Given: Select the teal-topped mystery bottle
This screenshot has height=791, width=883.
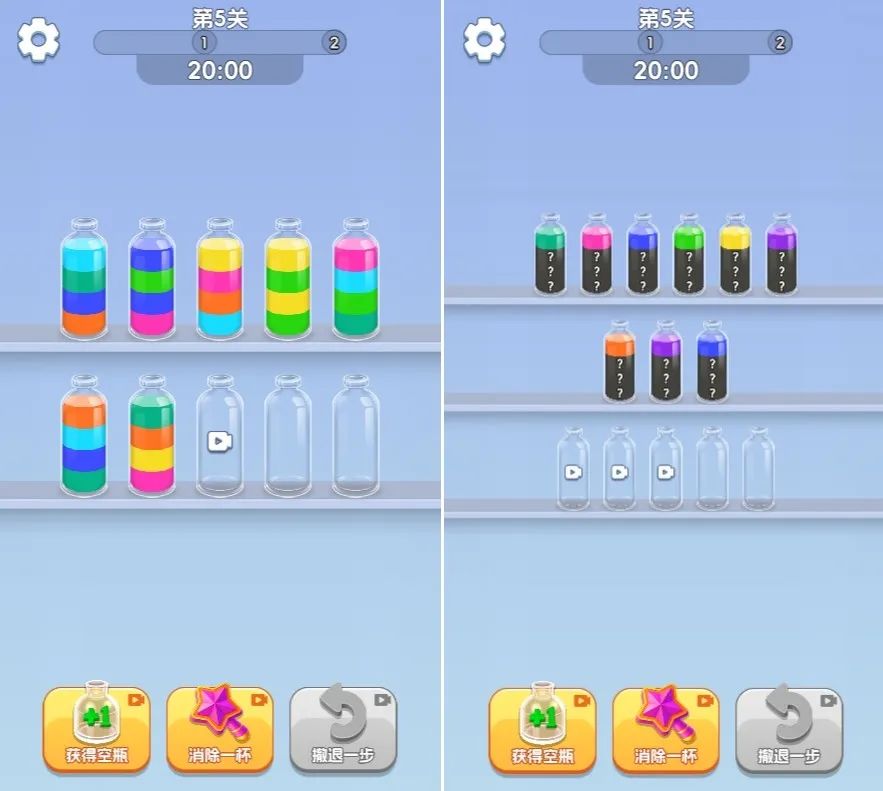Looking at the screenshot, I should click(550, 255).
